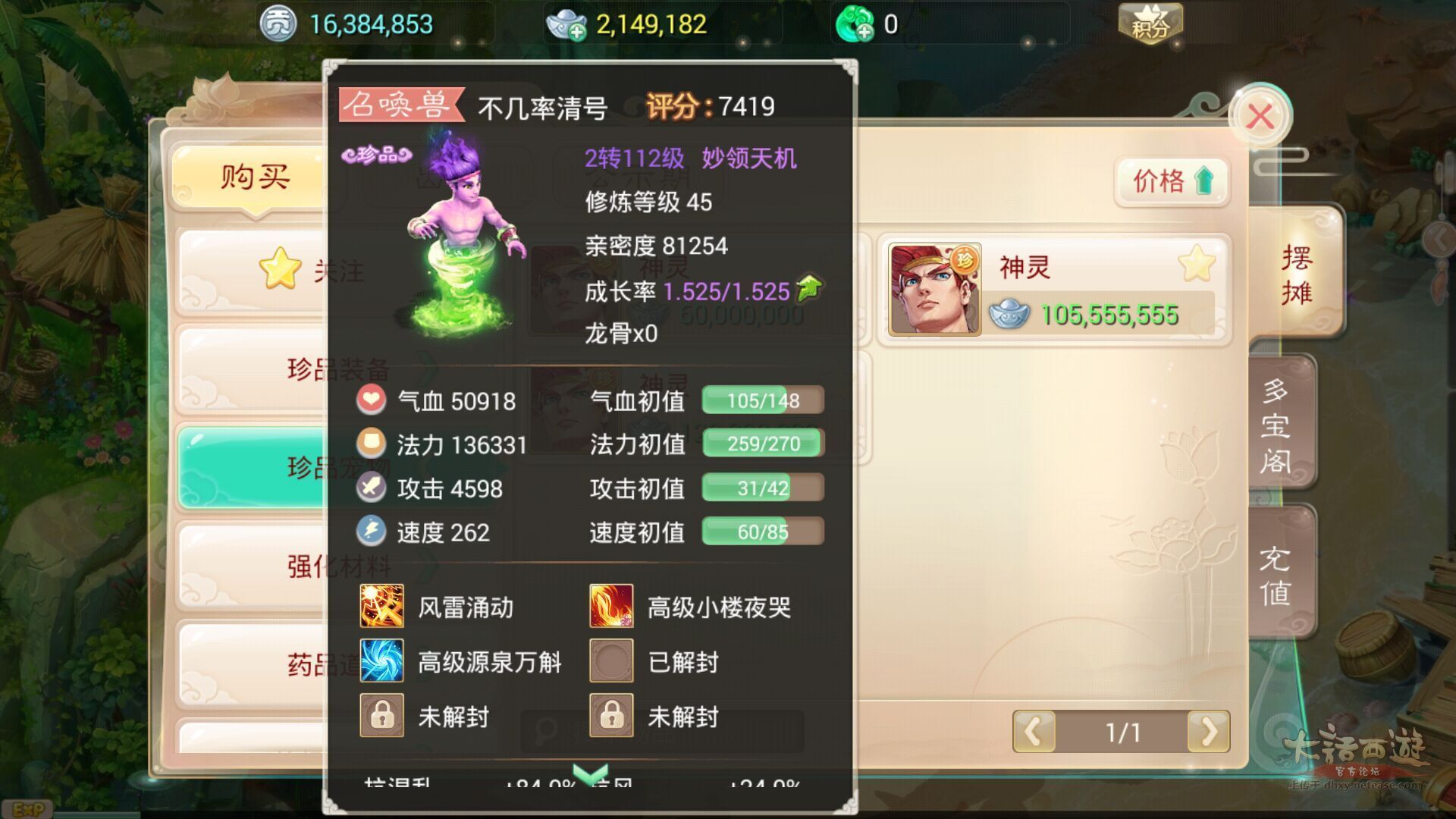Switch to the 购买 tab
1456x819 pixels.
(254, 177)
